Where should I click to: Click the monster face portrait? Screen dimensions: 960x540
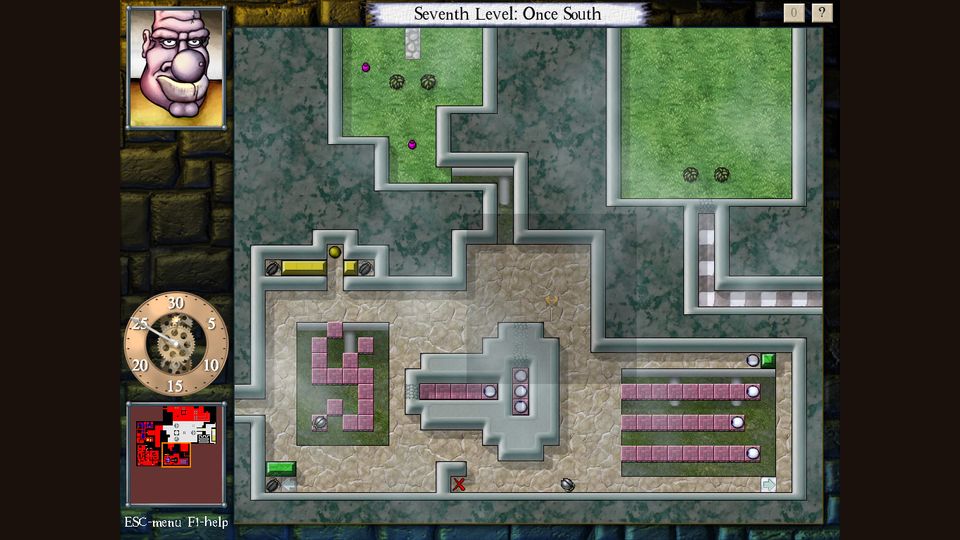[176, 67]
